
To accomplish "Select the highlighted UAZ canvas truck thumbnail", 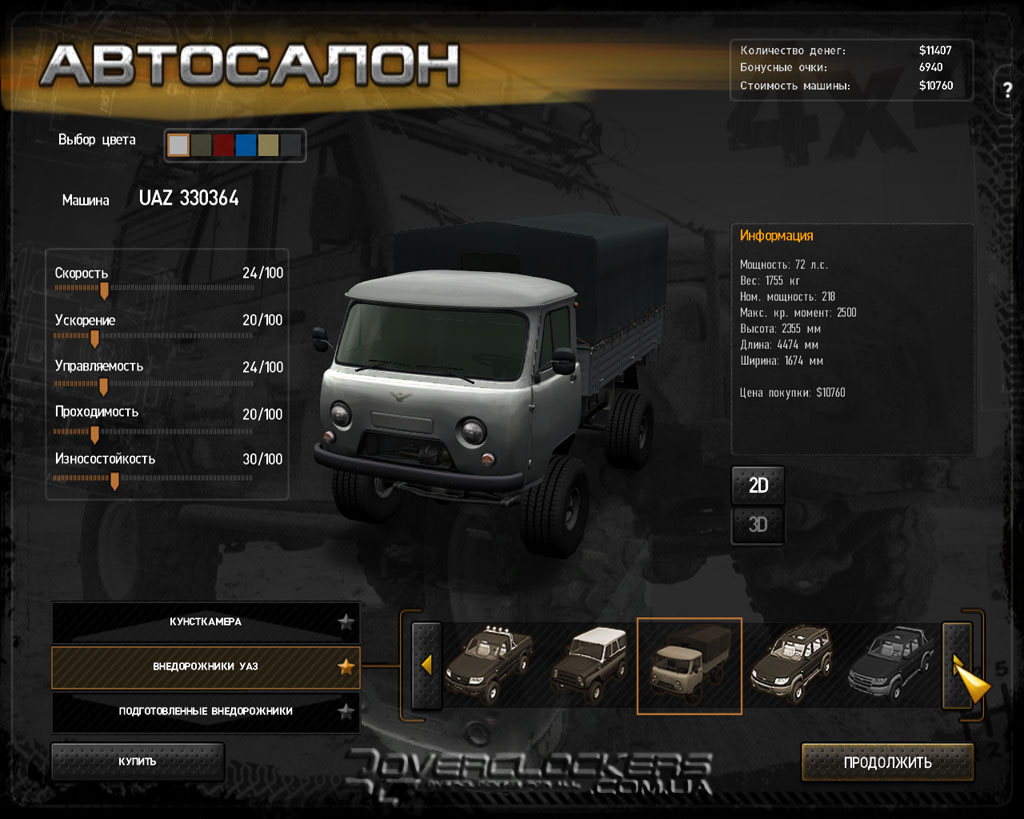I will tap(689, 666).
